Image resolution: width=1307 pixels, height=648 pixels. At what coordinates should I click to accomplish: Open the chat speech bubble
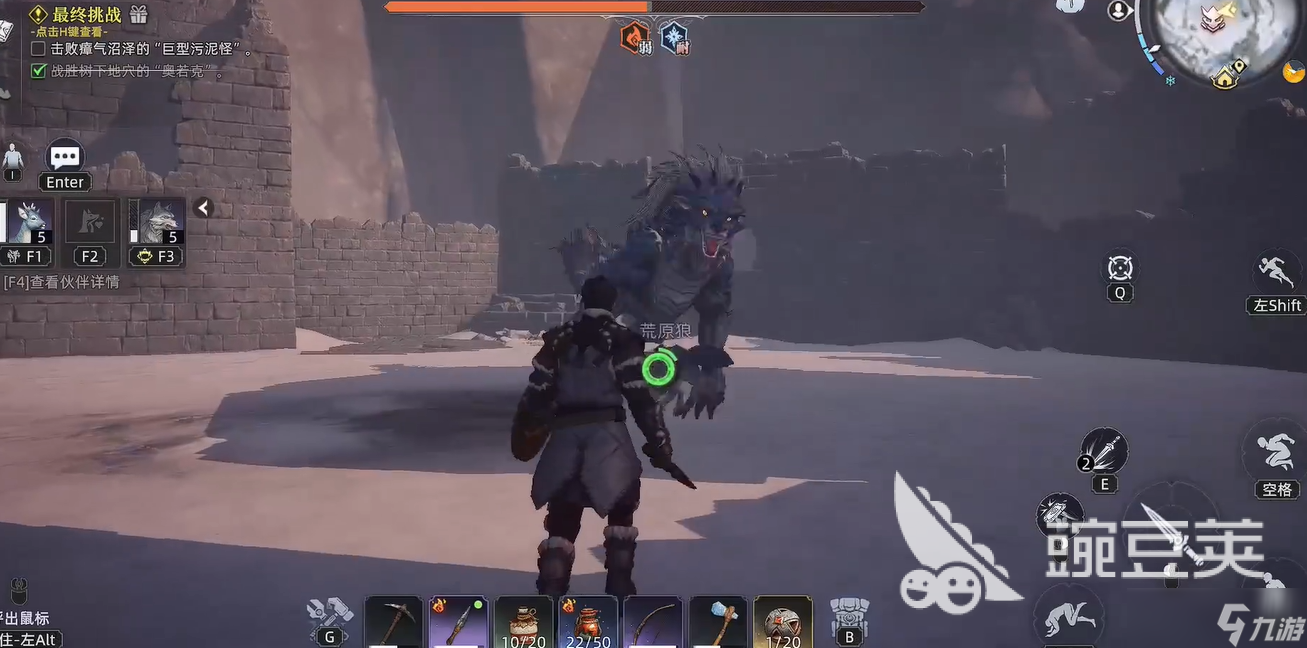click(x=65, y=157)
